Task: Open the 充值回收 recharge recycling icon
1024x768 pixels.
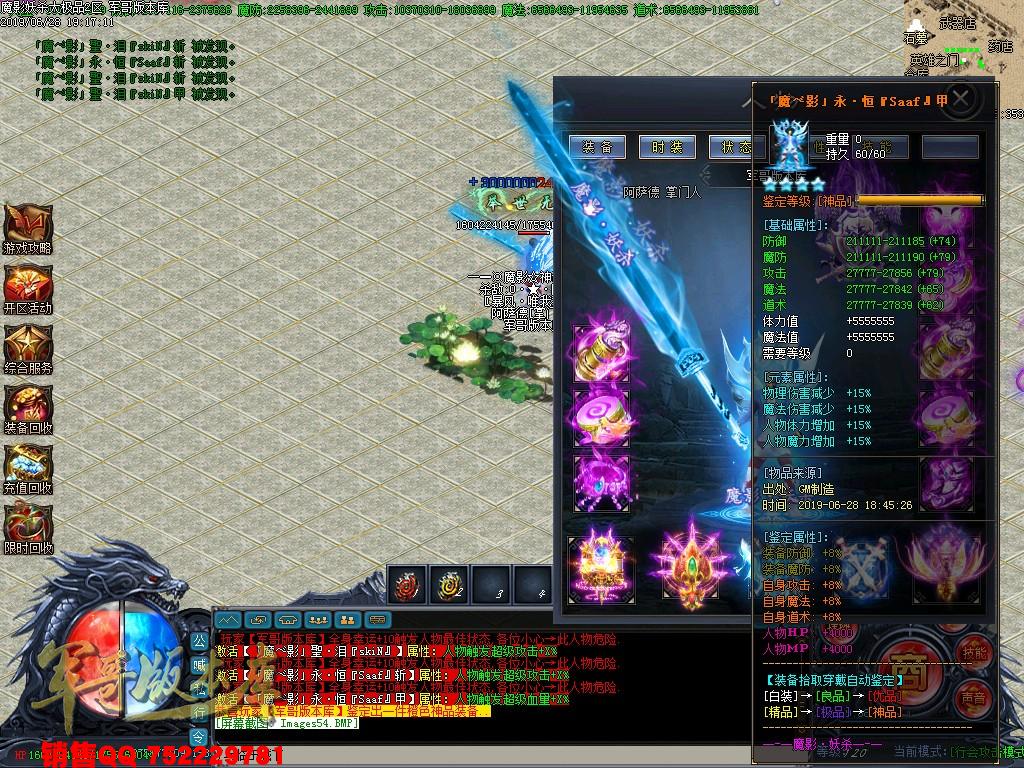Action: [x=27, y=466]
